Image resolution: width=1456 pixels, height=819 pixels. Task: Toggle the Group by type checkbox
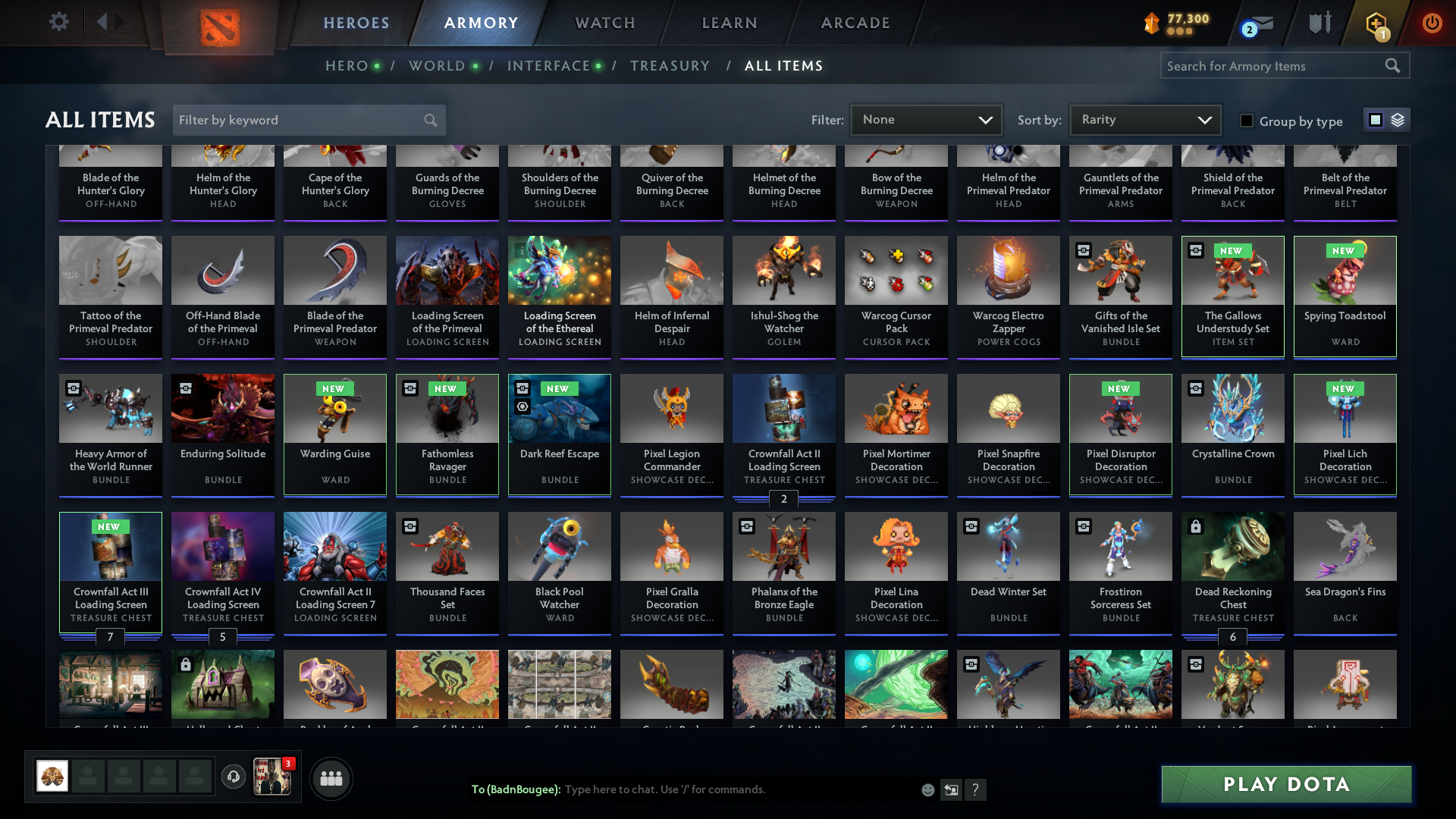point(1247,120)
